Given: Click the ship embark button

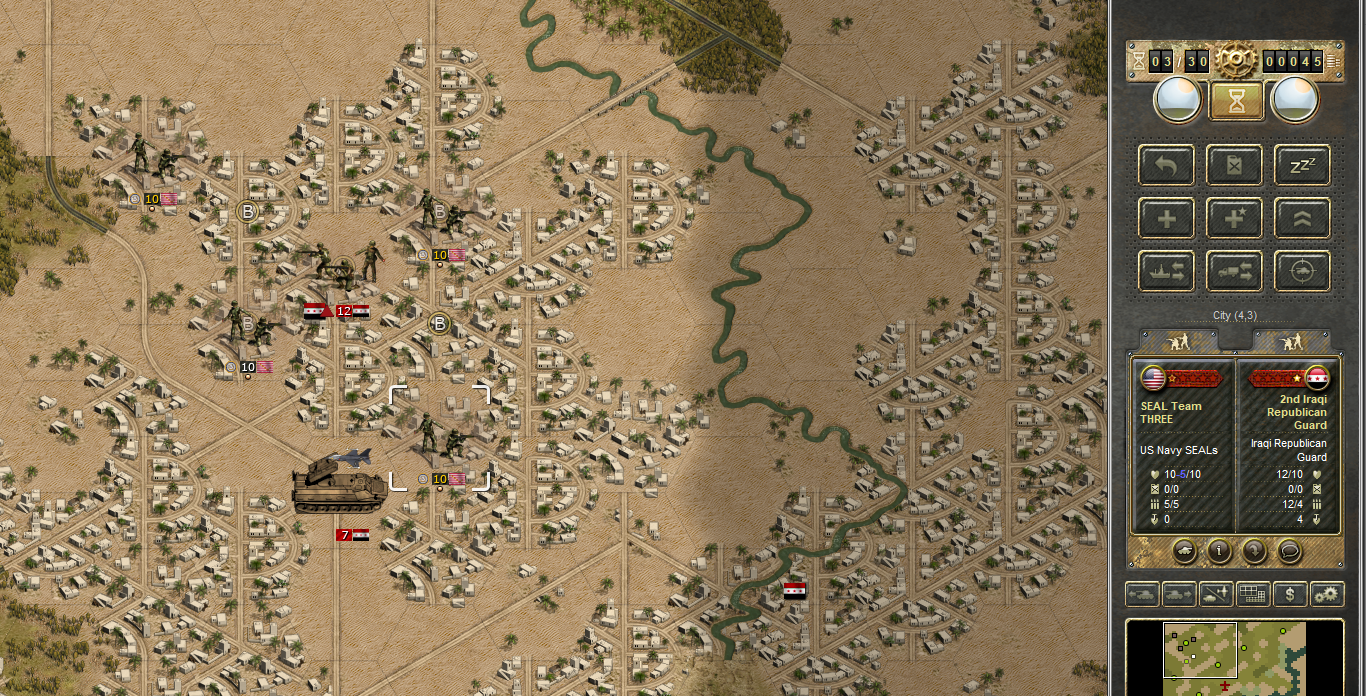Looking at the screenshot, I should pos(1166,270).
